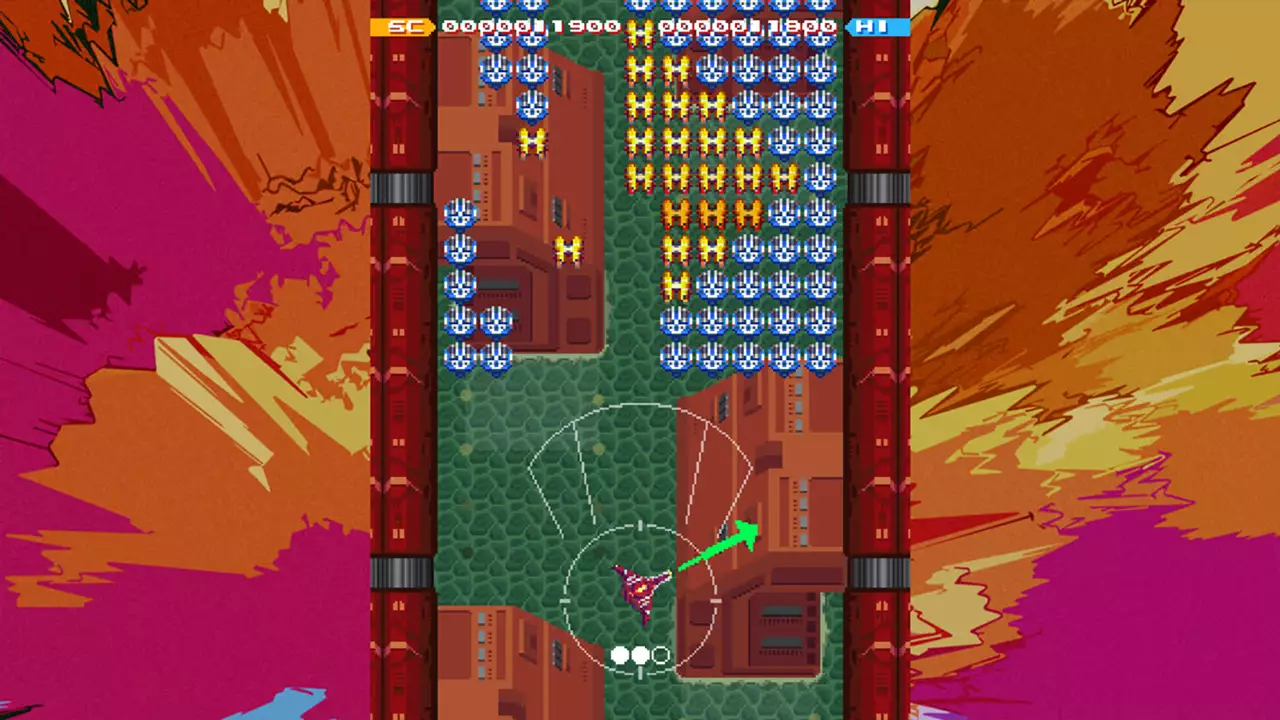Toggle the empty third charge dot
Viewport: 1280px width, 720px height.
pyautogui.click(x=661, y=655)
